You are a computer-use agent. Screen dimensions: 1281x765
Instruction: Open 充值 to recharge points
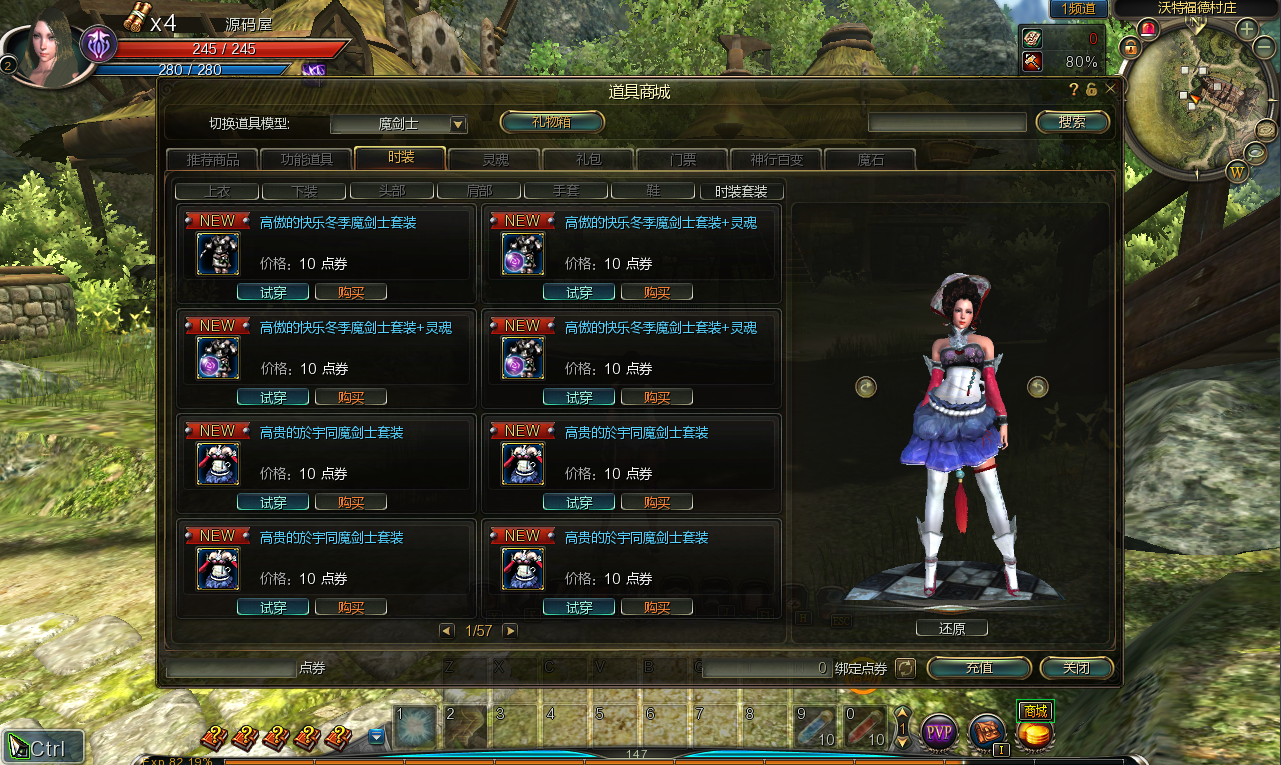[979, 668]
